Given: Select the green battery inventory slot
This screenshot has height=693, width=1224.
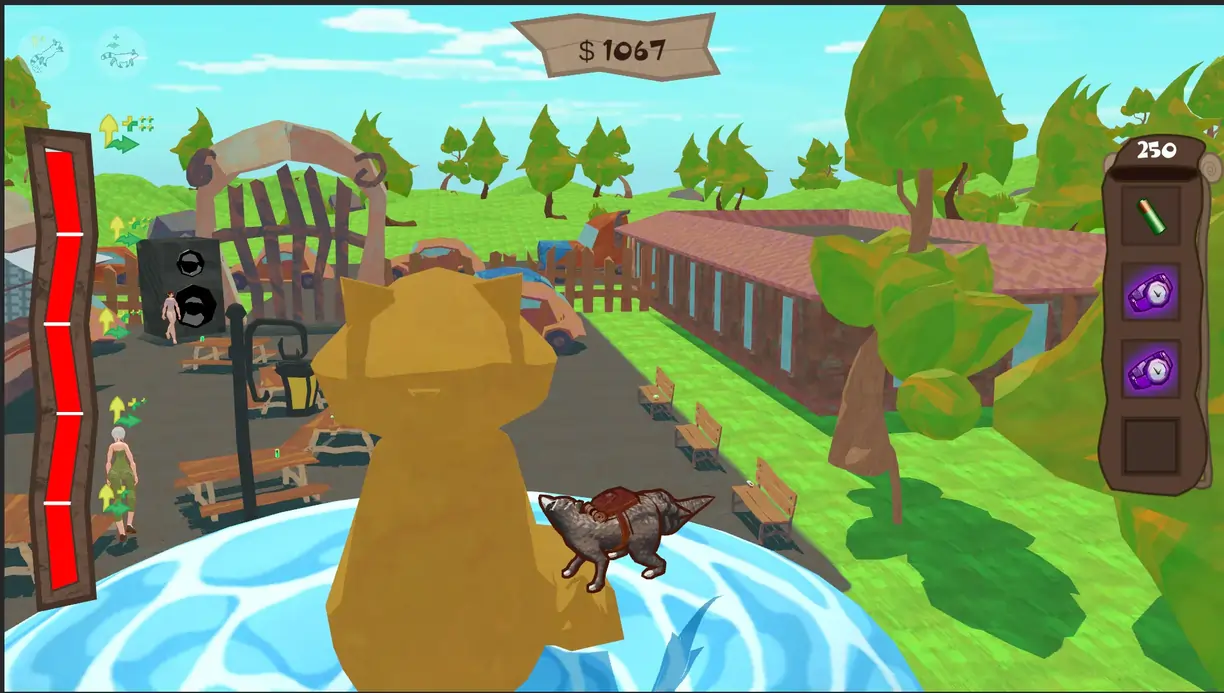Looking at the screenshot, I should 1150,216.
